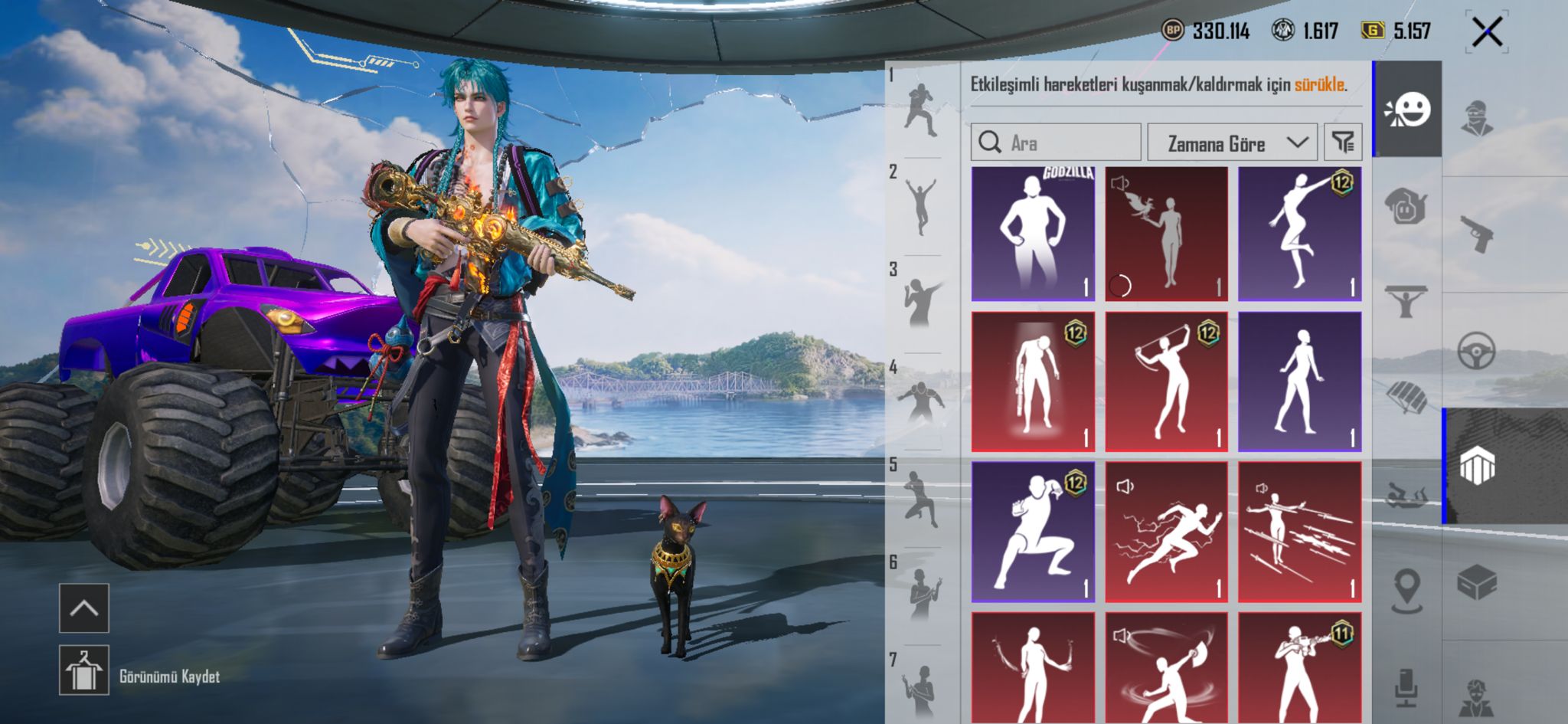
Task: Expand the upward arrow panel button
Action: pyautogui.click(x=84, y=608)
